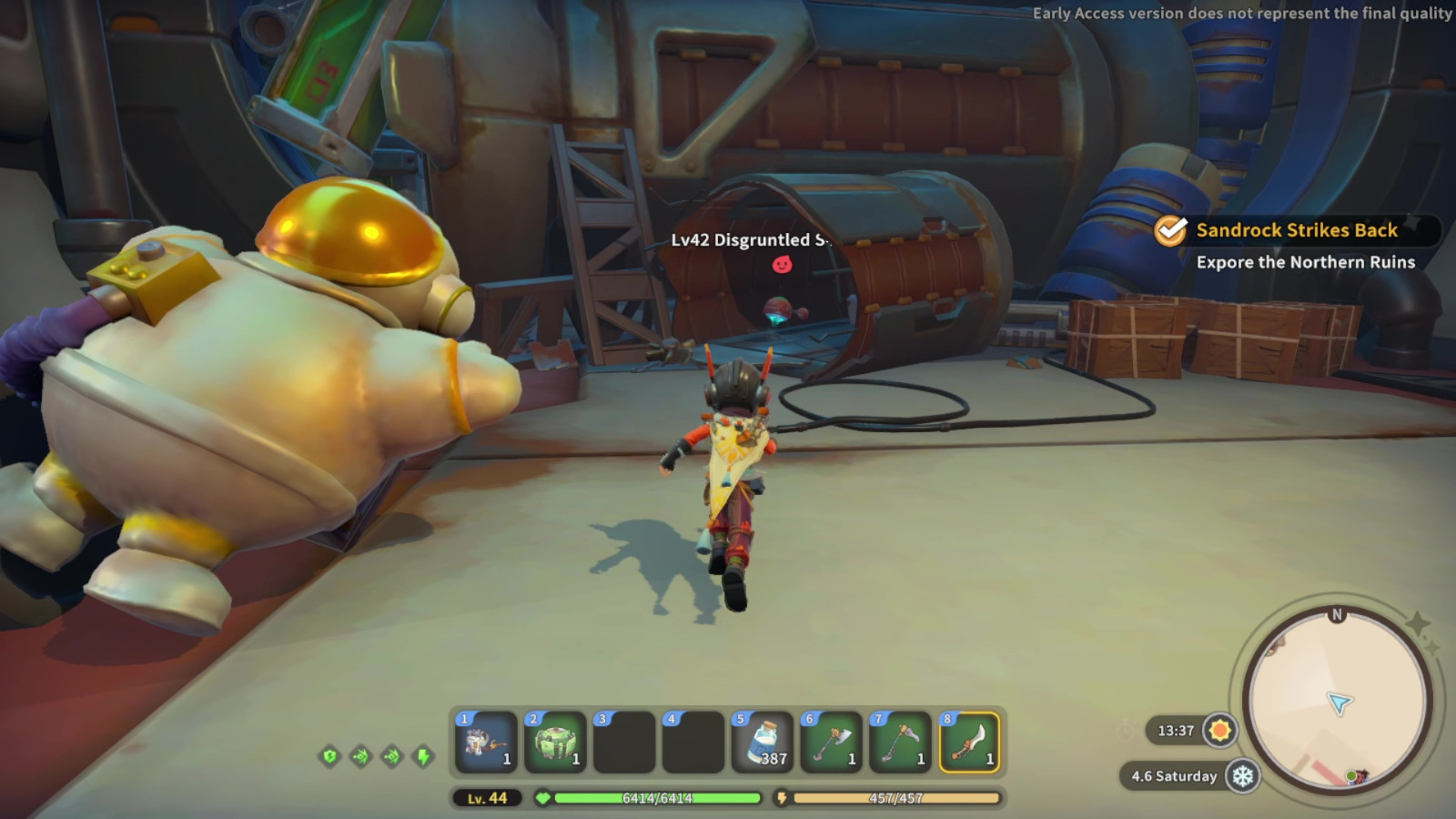1456x819 pixels.
Task: Open the 4.6 Saturday date display
Action: click(1174, 777)
